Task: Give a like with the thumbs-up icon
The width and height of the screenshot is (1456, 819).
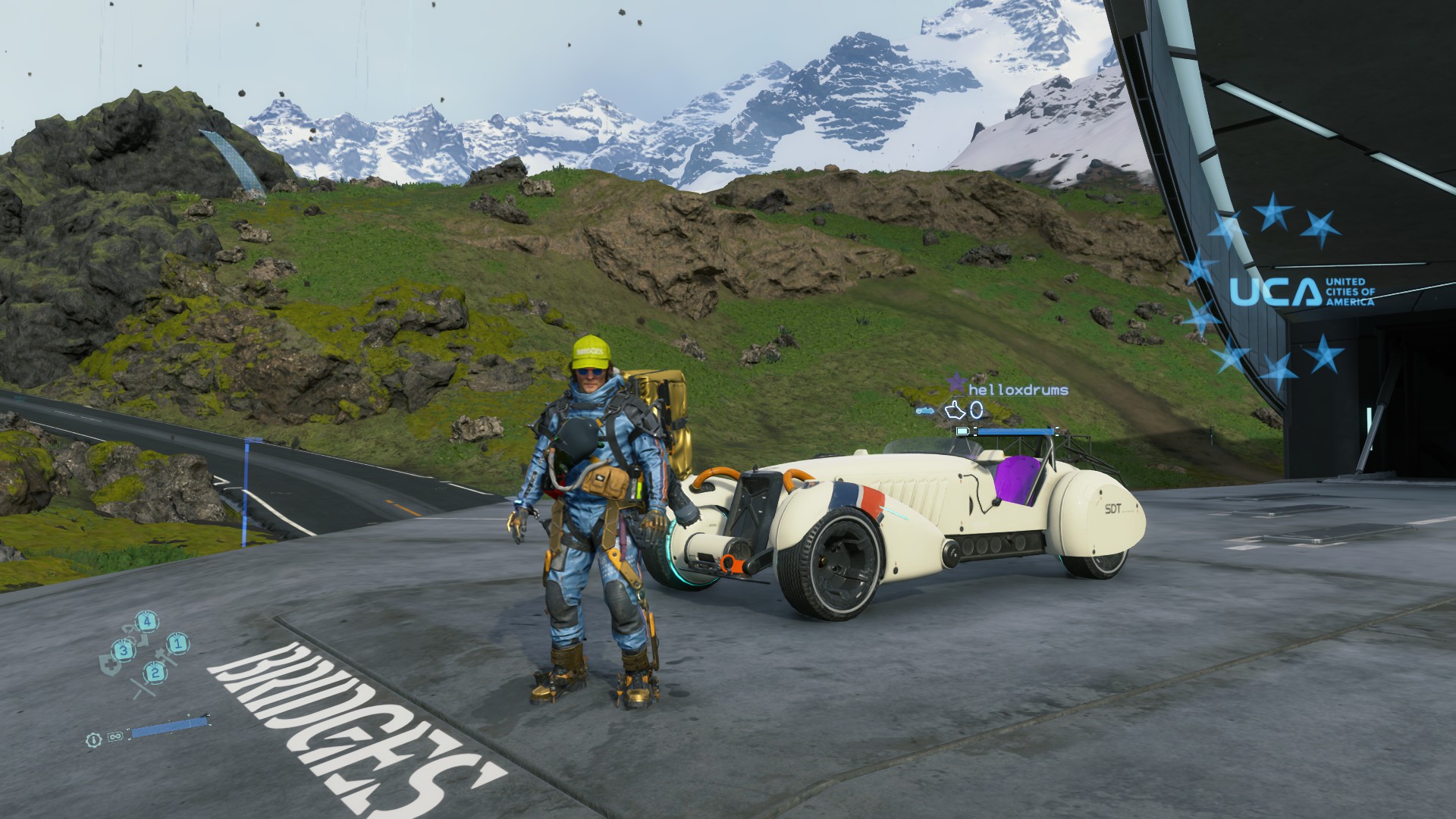Action: click(x=954, y=411)
